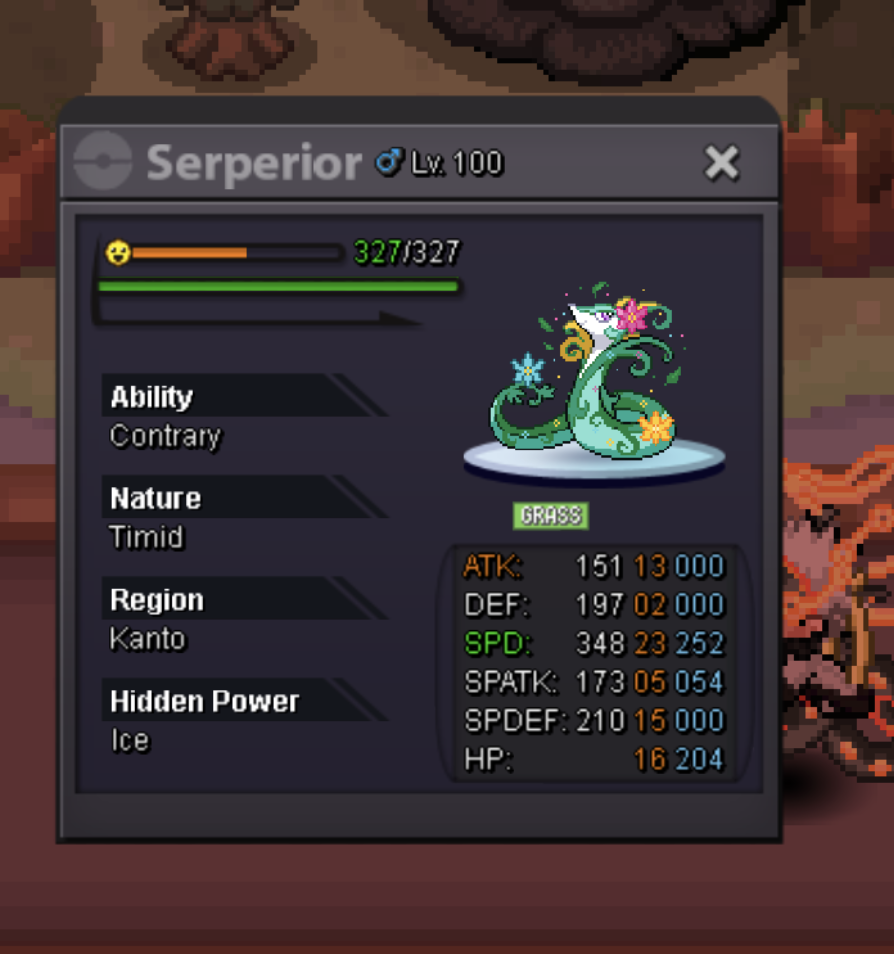
Task: Click the Poké Ball icon beside Serperior's name
Action: coord(104,161)
